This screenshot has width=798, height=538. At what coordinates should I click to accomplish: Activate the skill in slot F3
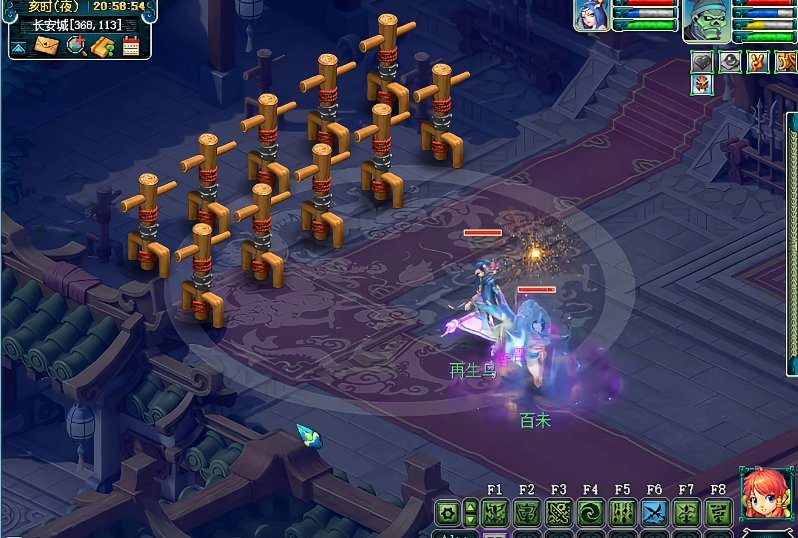559,513
